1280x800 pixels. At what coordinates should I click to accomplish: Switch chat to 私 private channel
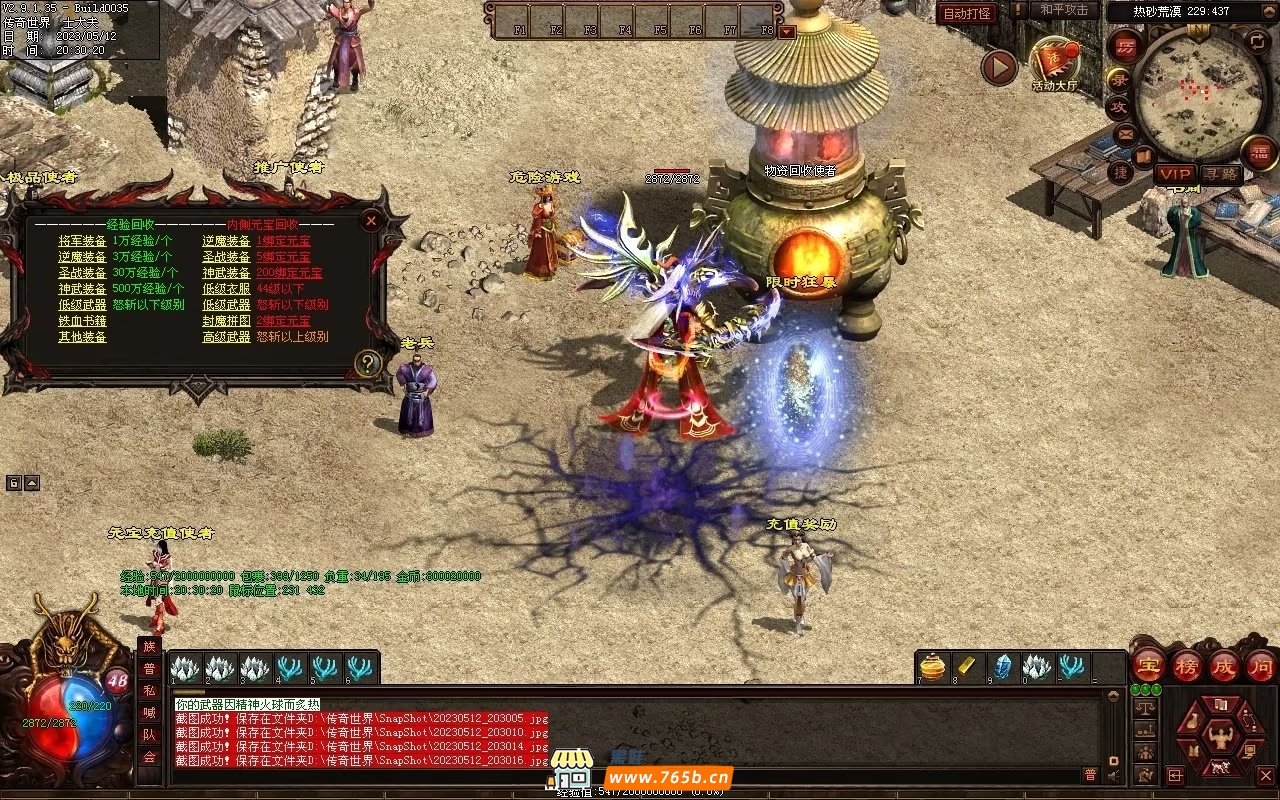149,691
